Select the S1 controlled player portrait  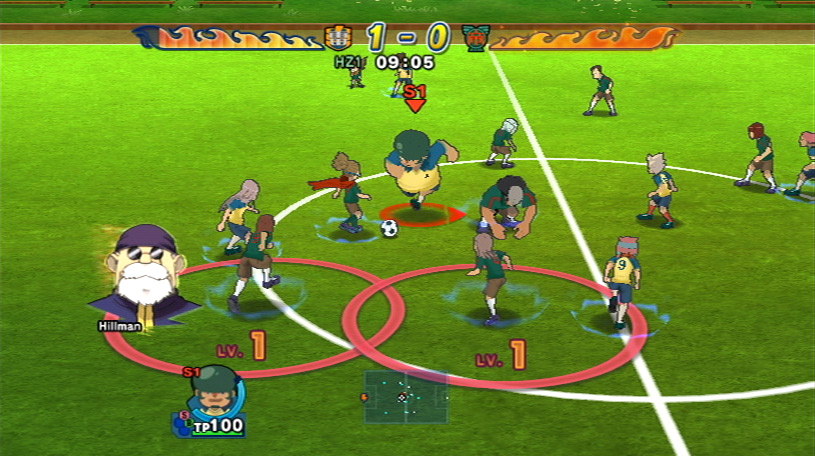click(213, 394)
